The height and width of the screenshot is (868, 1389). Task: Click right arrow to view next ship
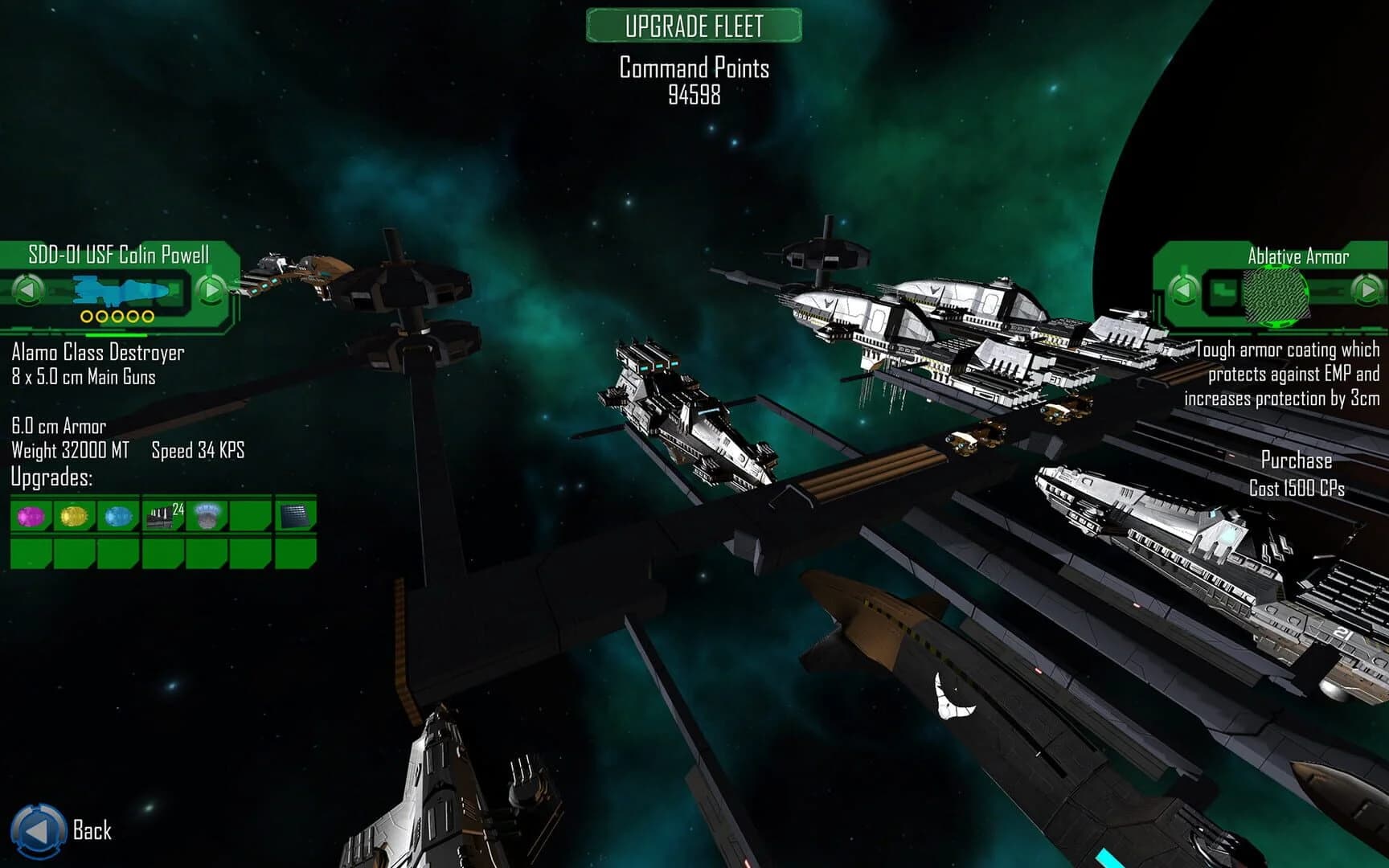click(210, 291)
